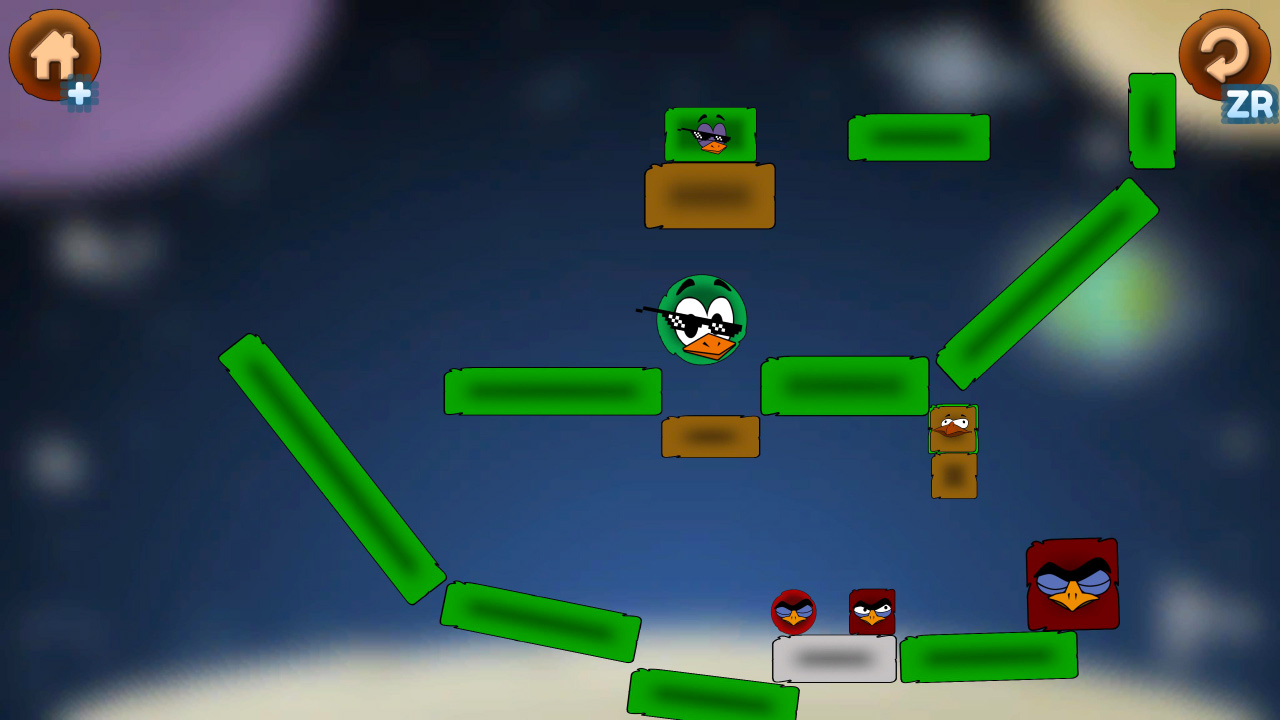Click the brown bird inside the crate

pos(952,427)
